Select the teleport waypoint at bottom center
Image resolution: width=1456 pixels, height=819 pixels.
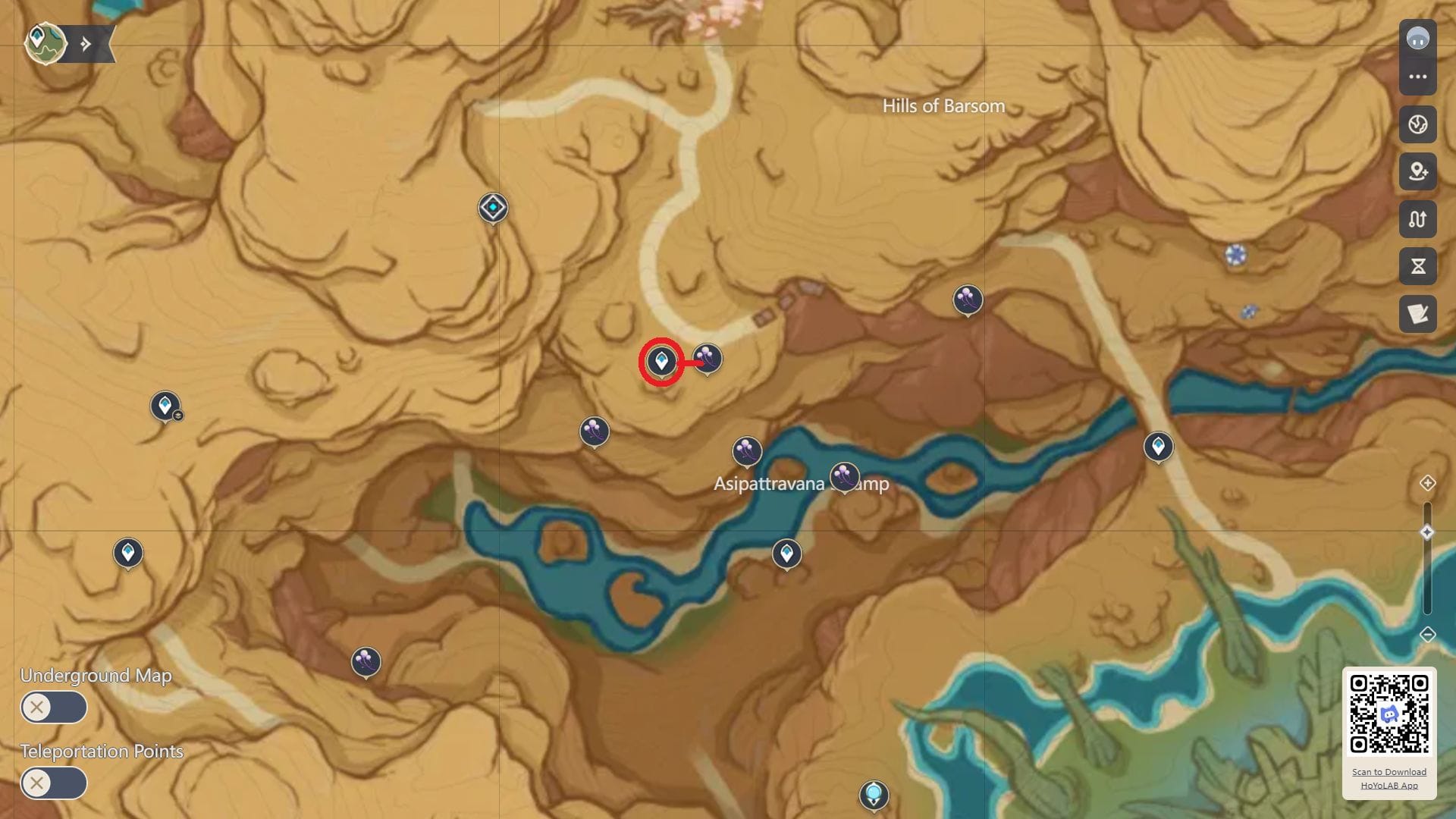(874, 795)
